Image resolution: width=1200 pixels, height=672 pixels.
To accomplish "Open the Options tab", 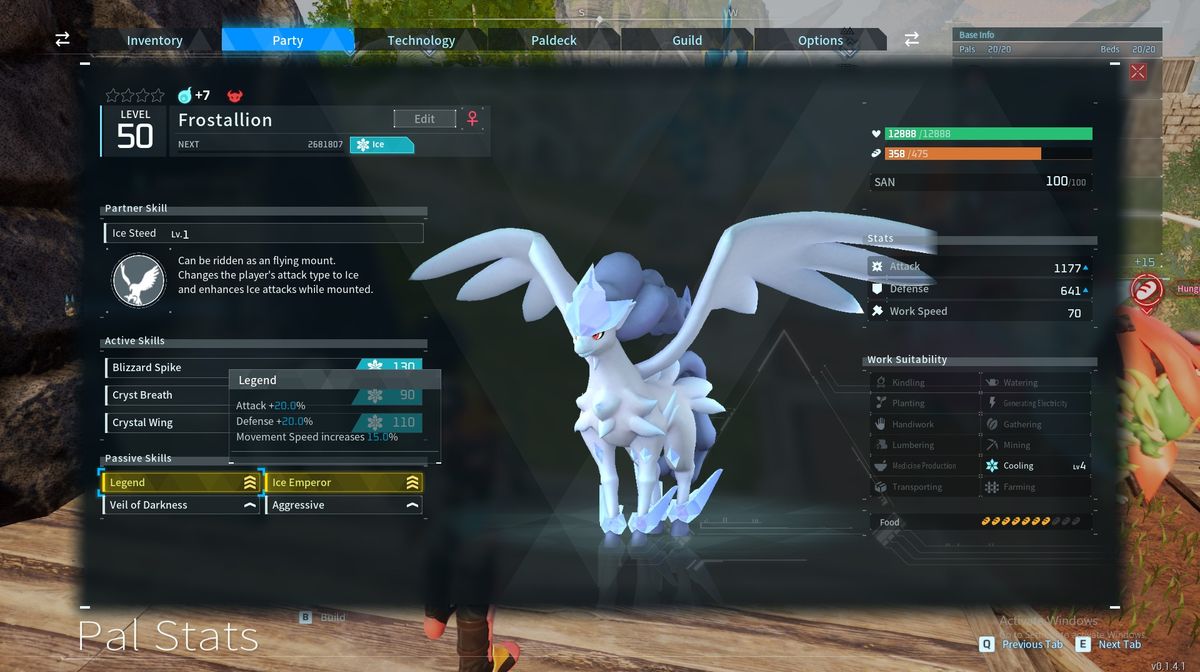I will point(820,40).
